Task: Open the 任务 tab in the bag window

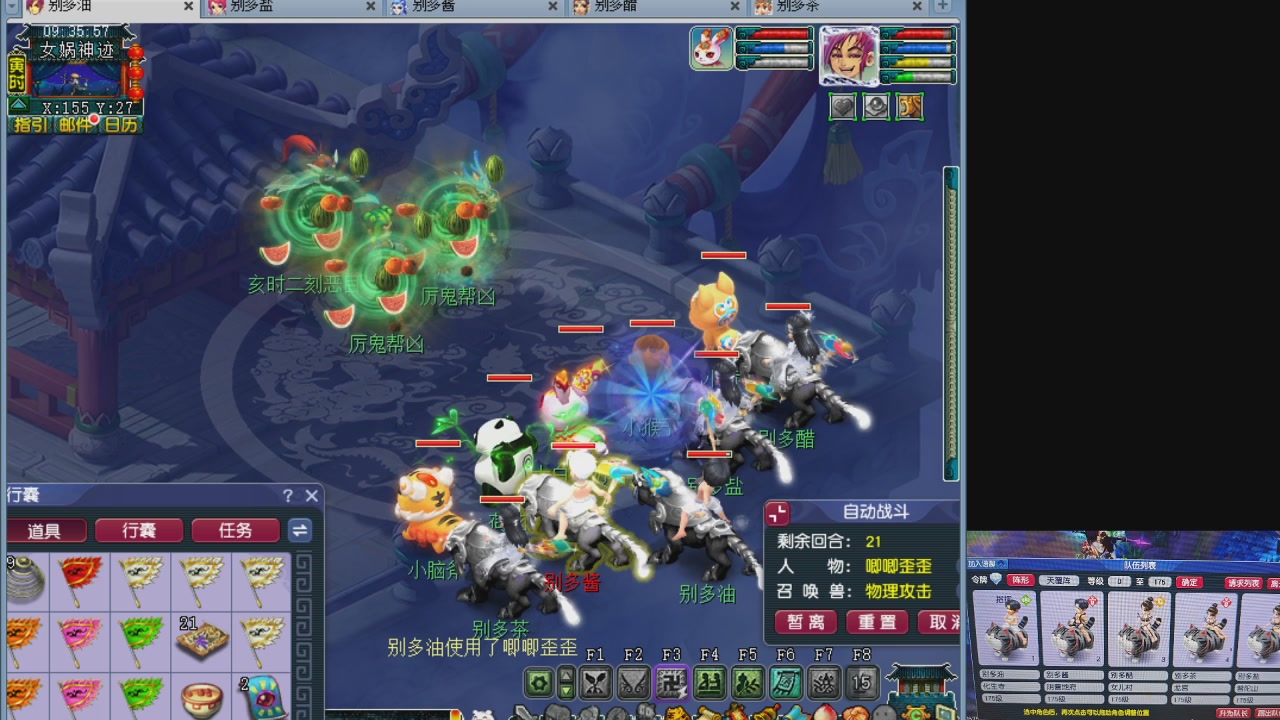Action: click(235, 530)
